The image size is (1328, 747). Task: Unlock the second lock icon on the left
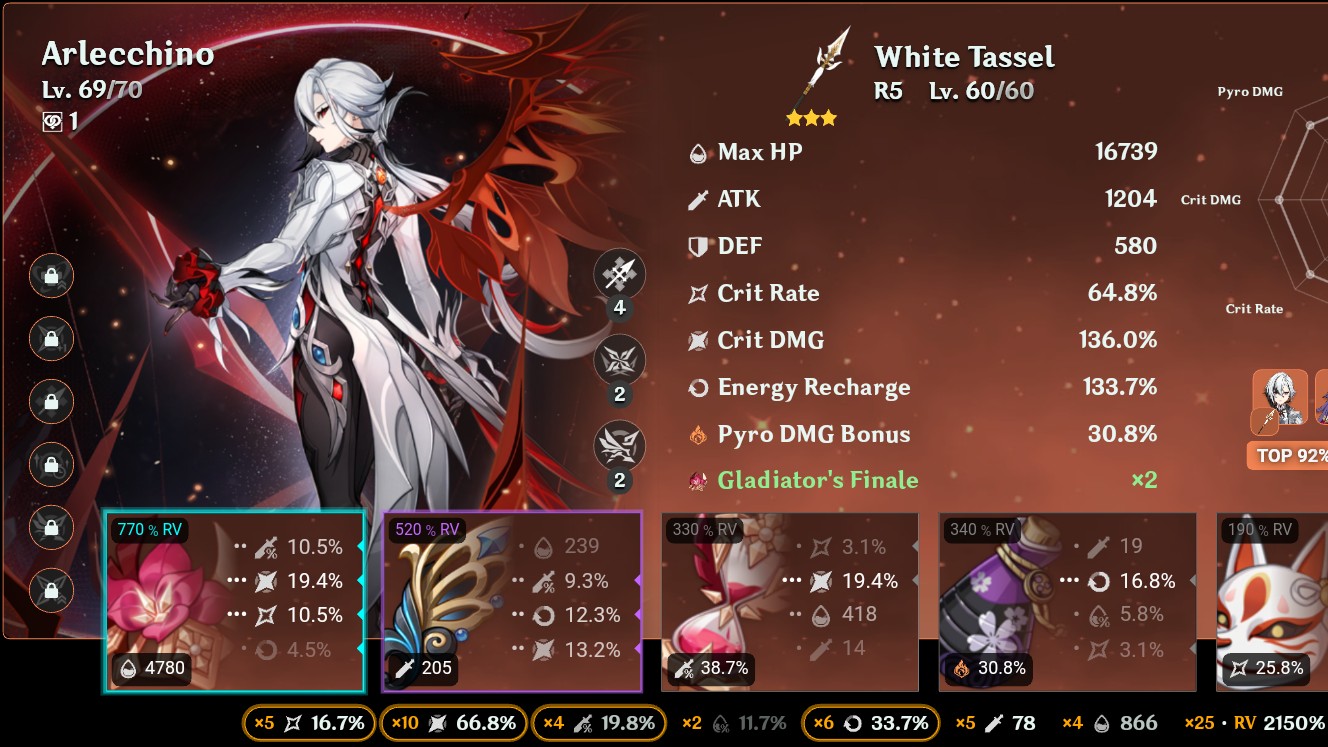(x=51, y=340)
